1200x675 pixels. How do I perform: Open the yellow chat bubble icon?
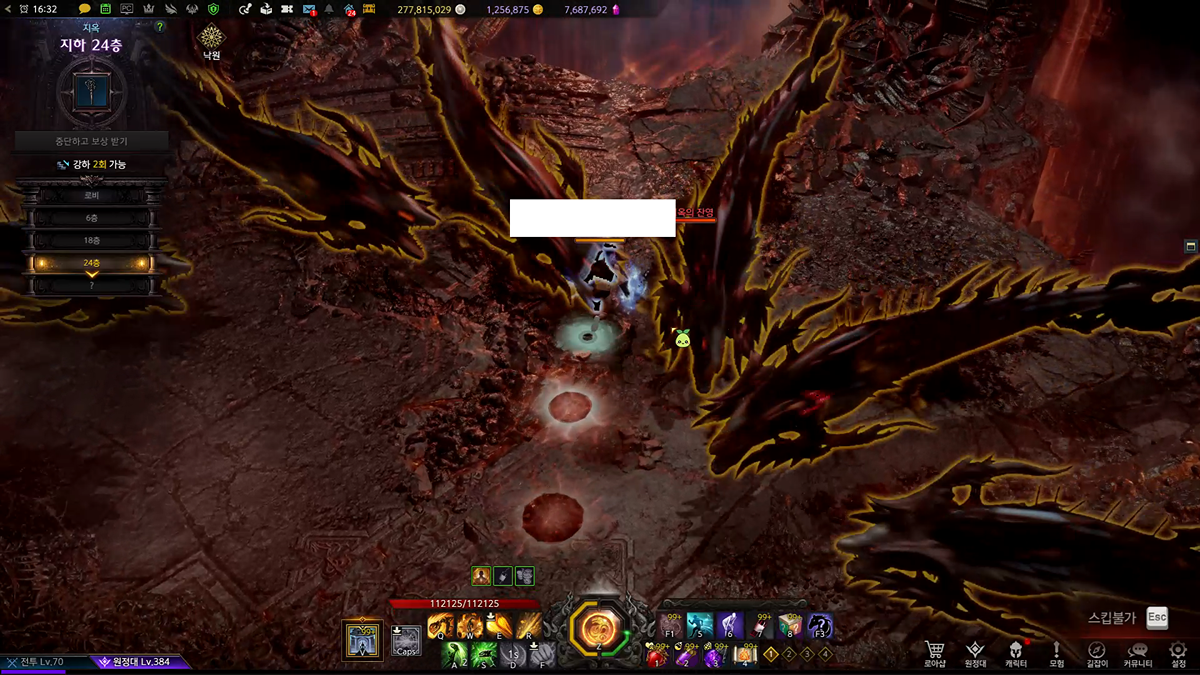click(85, 9)
